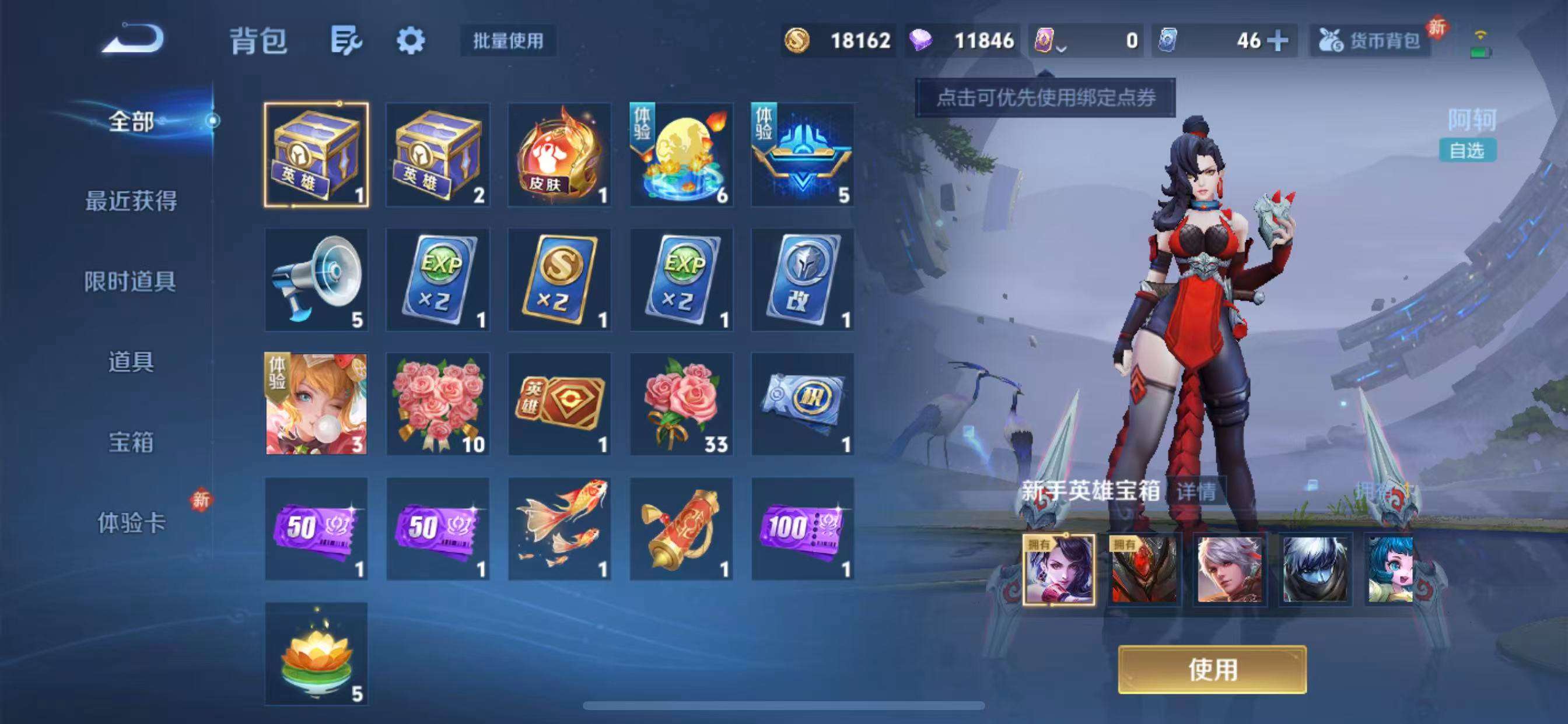The height and width of the screenshot is (724, 1568).
Task: Select the rose bouquet item with count 33
Action: tap(680, 405)
